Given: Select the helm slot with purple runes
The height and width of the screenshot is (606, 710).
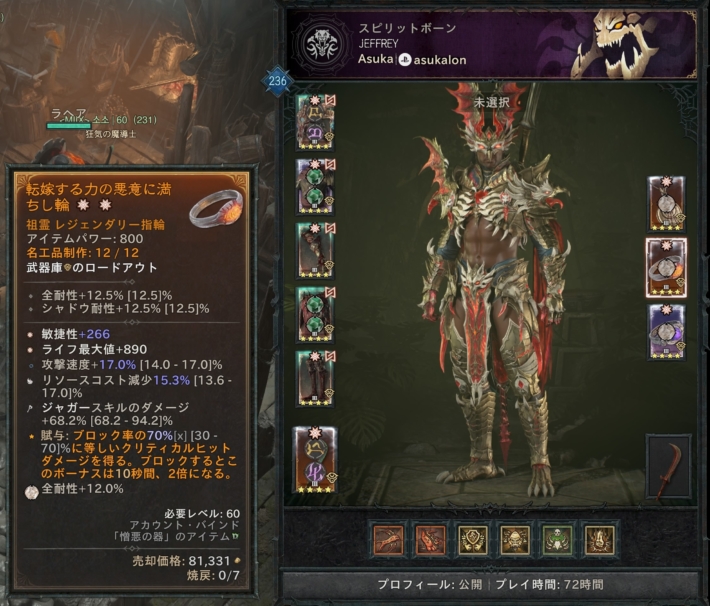Looking at the screenshot, I should [314, 122].
